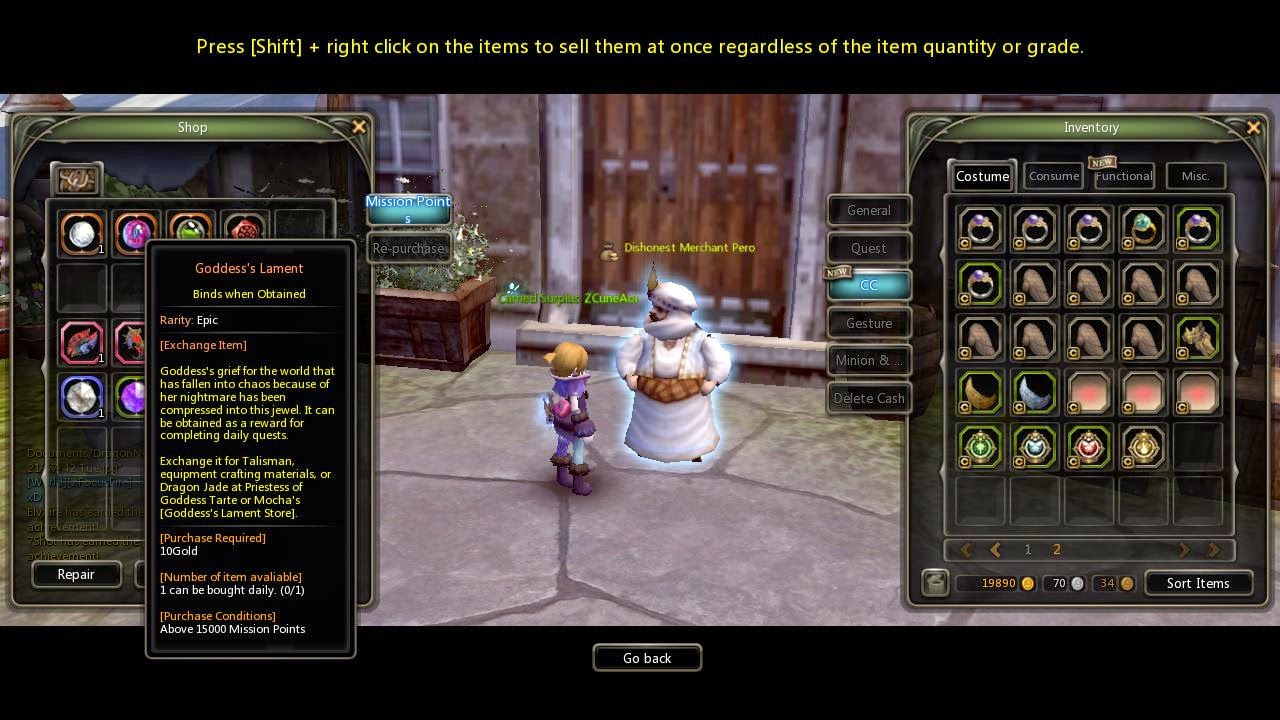Open the Re-purchase tab
1280x720 pixels.
[x=408, y=248]
